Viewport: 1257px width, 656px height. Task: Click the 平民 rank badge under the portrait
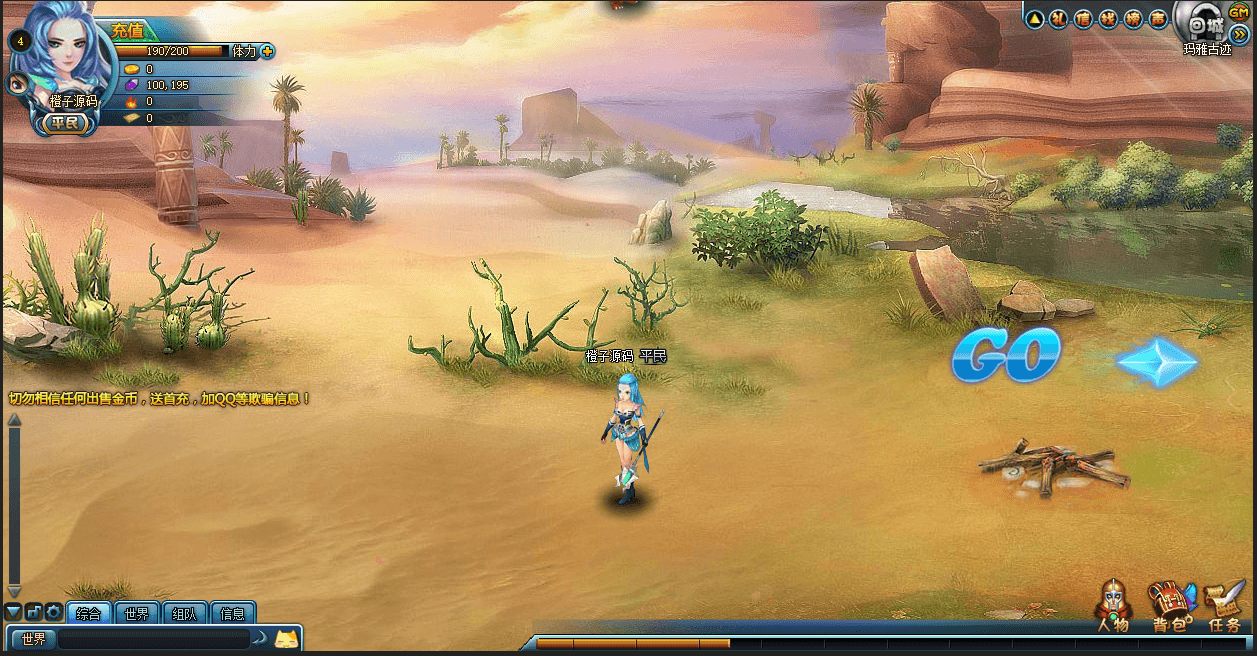click(68, 123)
